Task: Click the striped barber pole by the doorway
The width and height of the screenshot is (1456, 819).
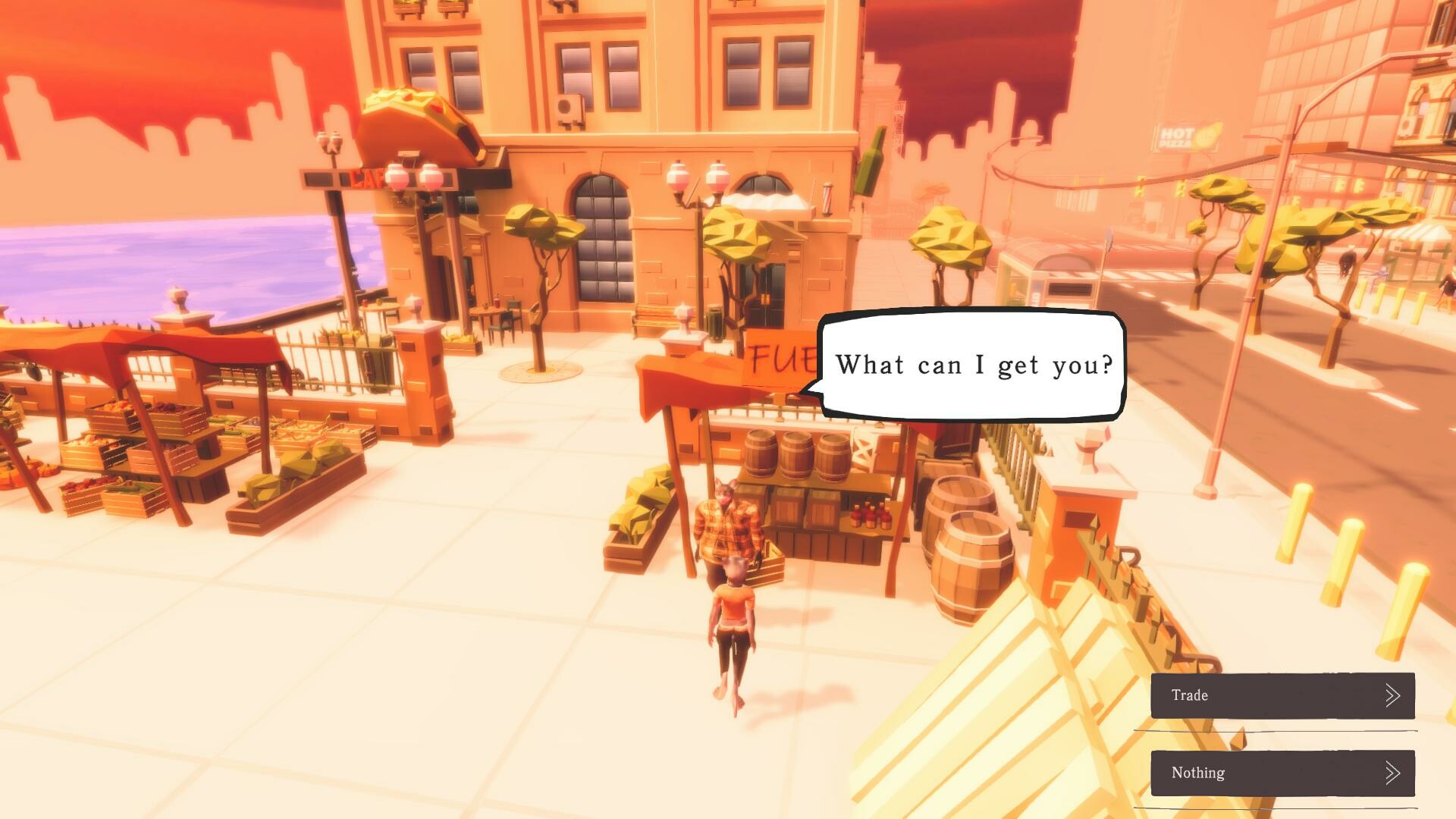Action: click(x=827, y=199)
